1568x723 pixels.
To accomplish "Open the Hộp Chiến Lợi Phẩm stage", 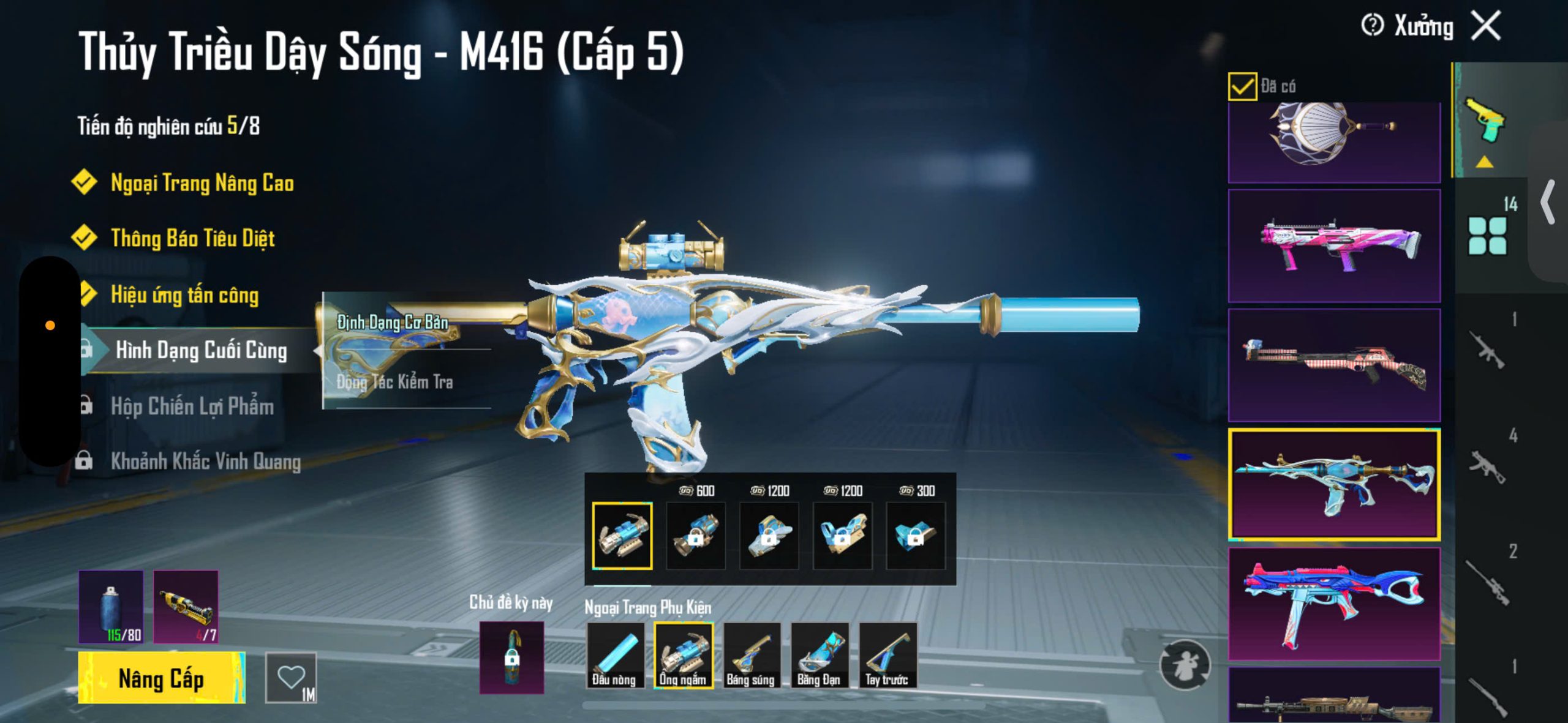I will tap(192, 406).
